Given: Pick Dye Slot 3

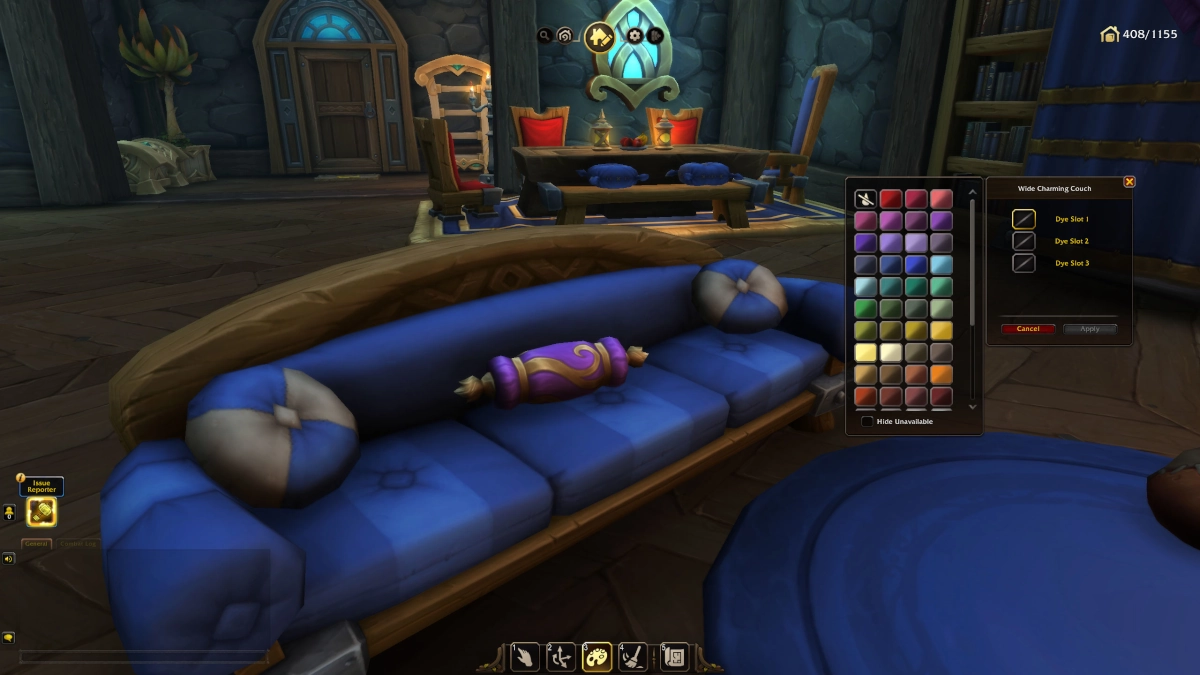Looking at the screenshot, I should pyautogui.click(x=1023, y=263).
